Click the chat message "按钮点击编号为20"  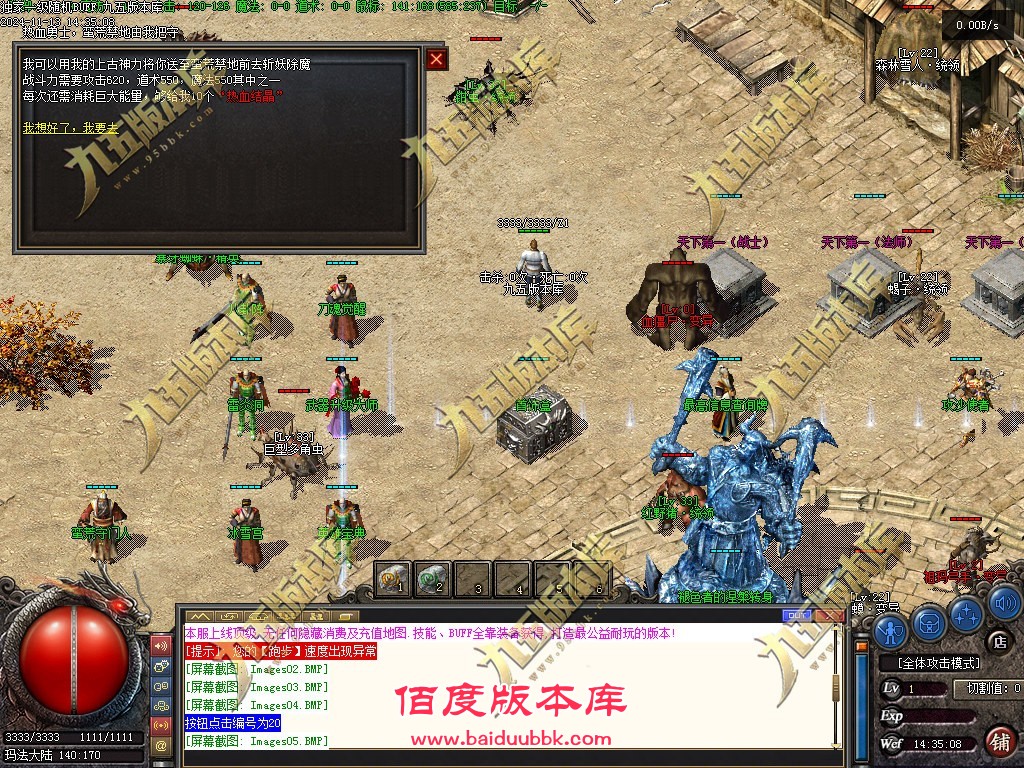coord(233,723)
